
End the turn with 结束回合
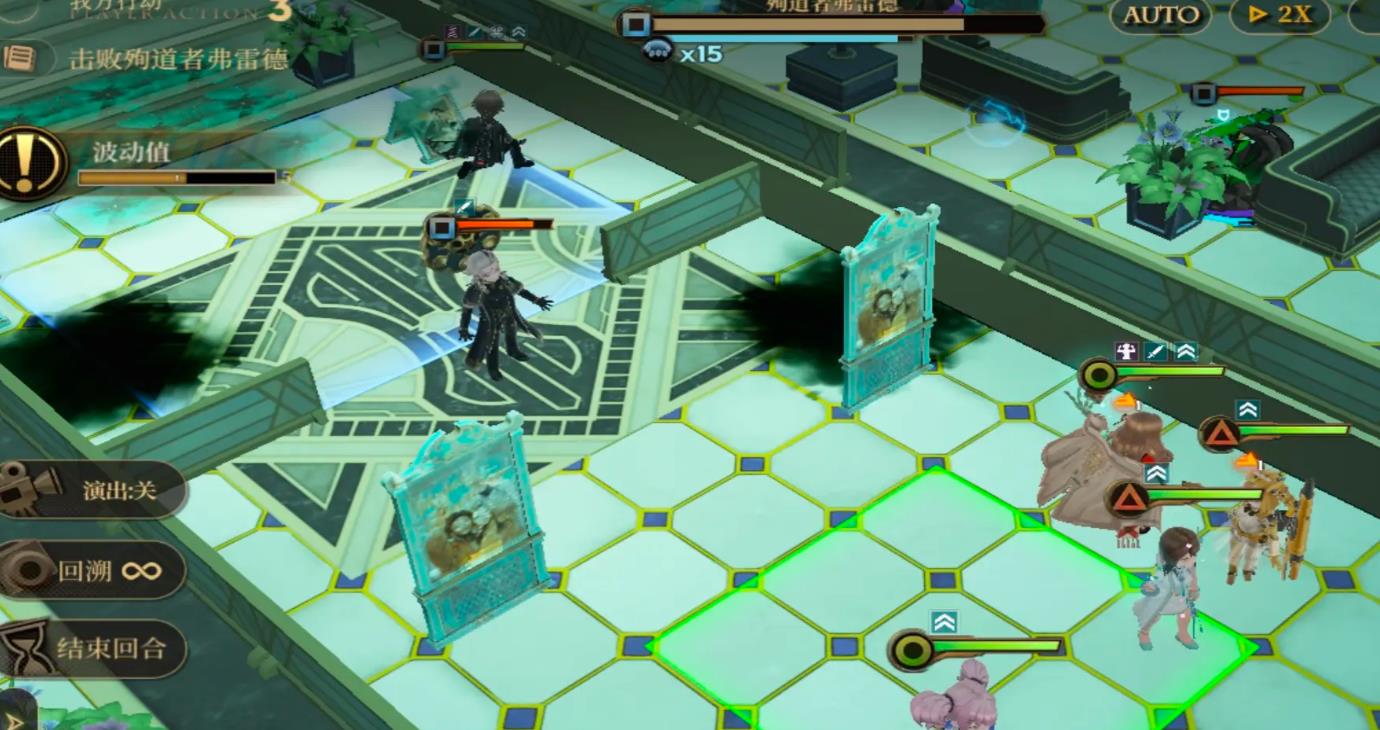click(95, 649)
